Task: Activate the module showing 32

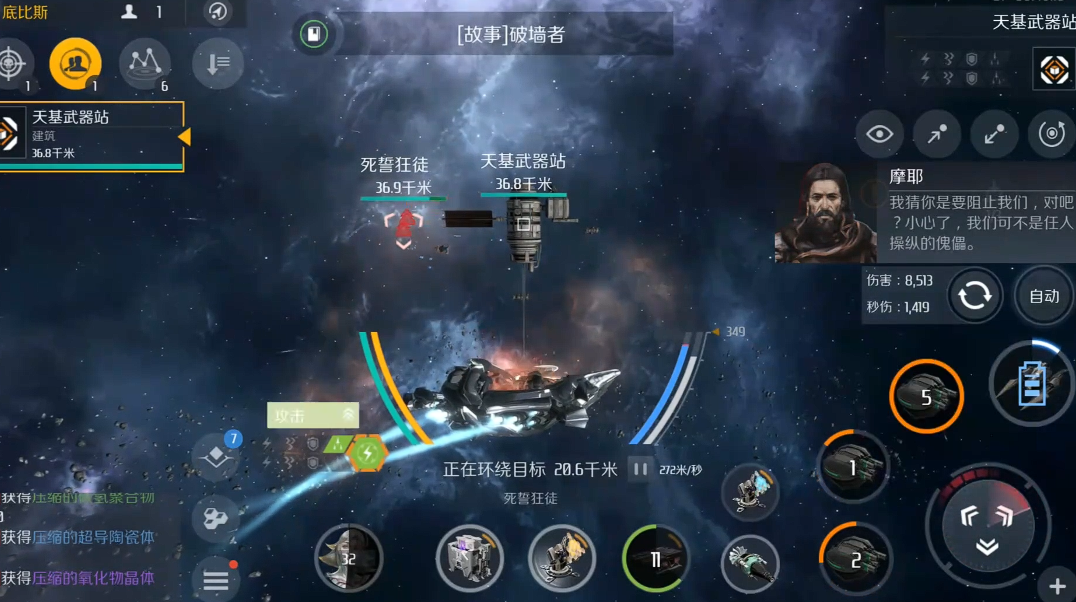Action: (348, 559)
